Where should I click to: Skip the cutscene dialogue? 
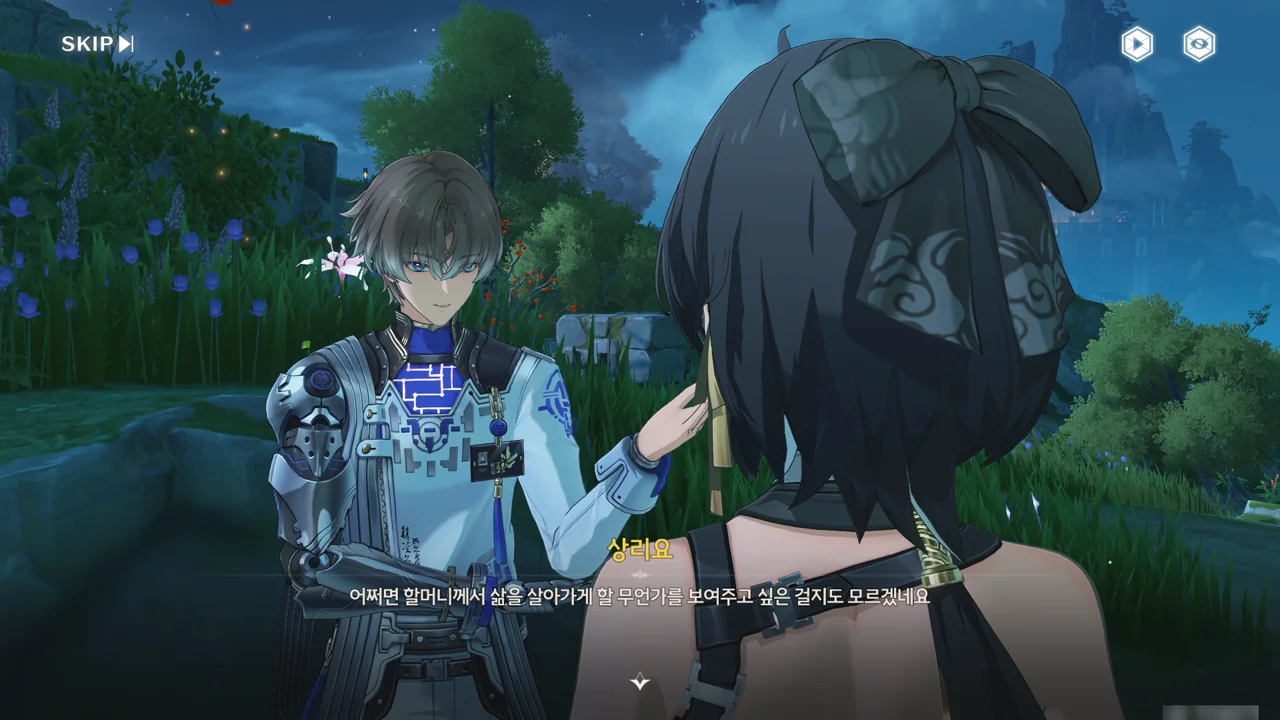[97, 43]
